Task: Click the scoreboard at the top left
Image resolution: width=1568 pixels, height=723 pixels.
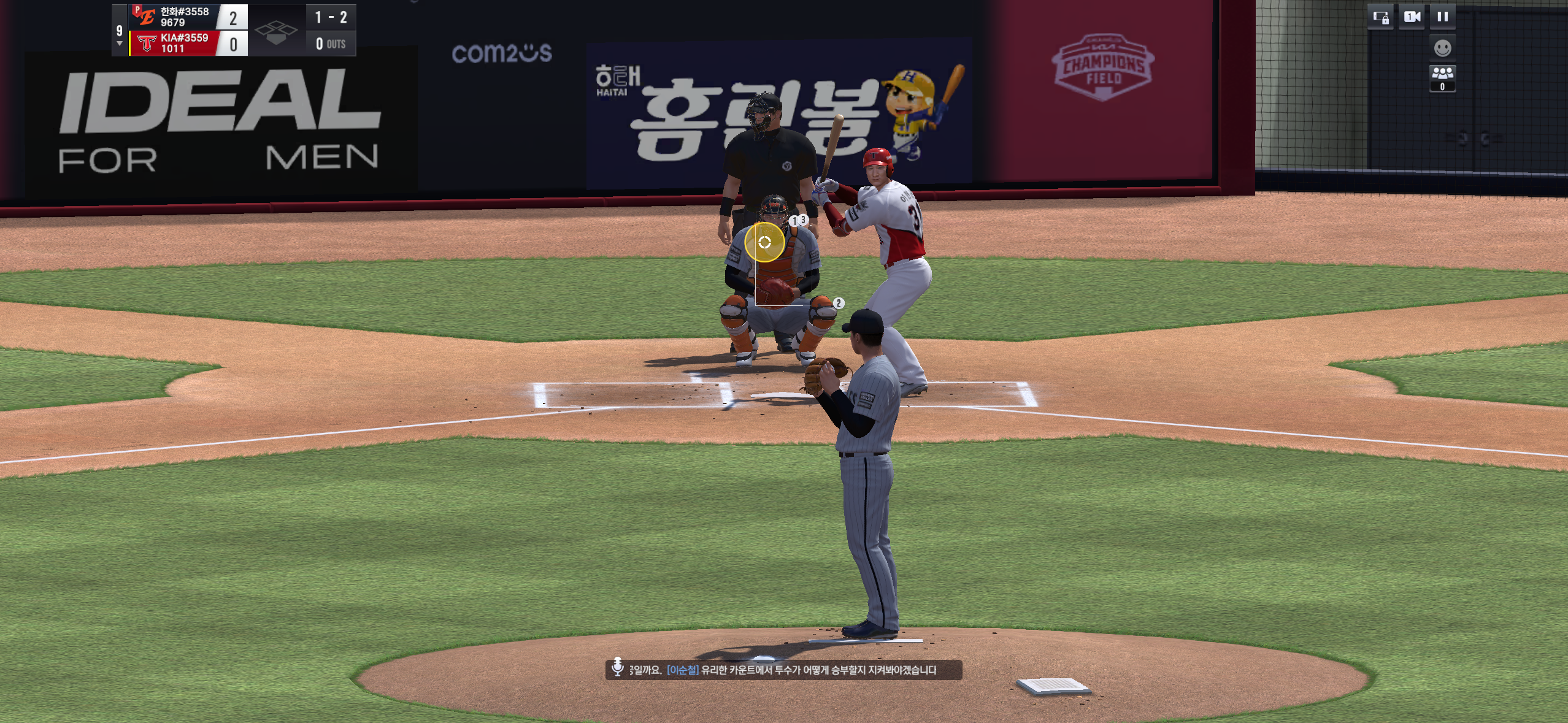Action: pyautogui.click(x=234, y=30)
